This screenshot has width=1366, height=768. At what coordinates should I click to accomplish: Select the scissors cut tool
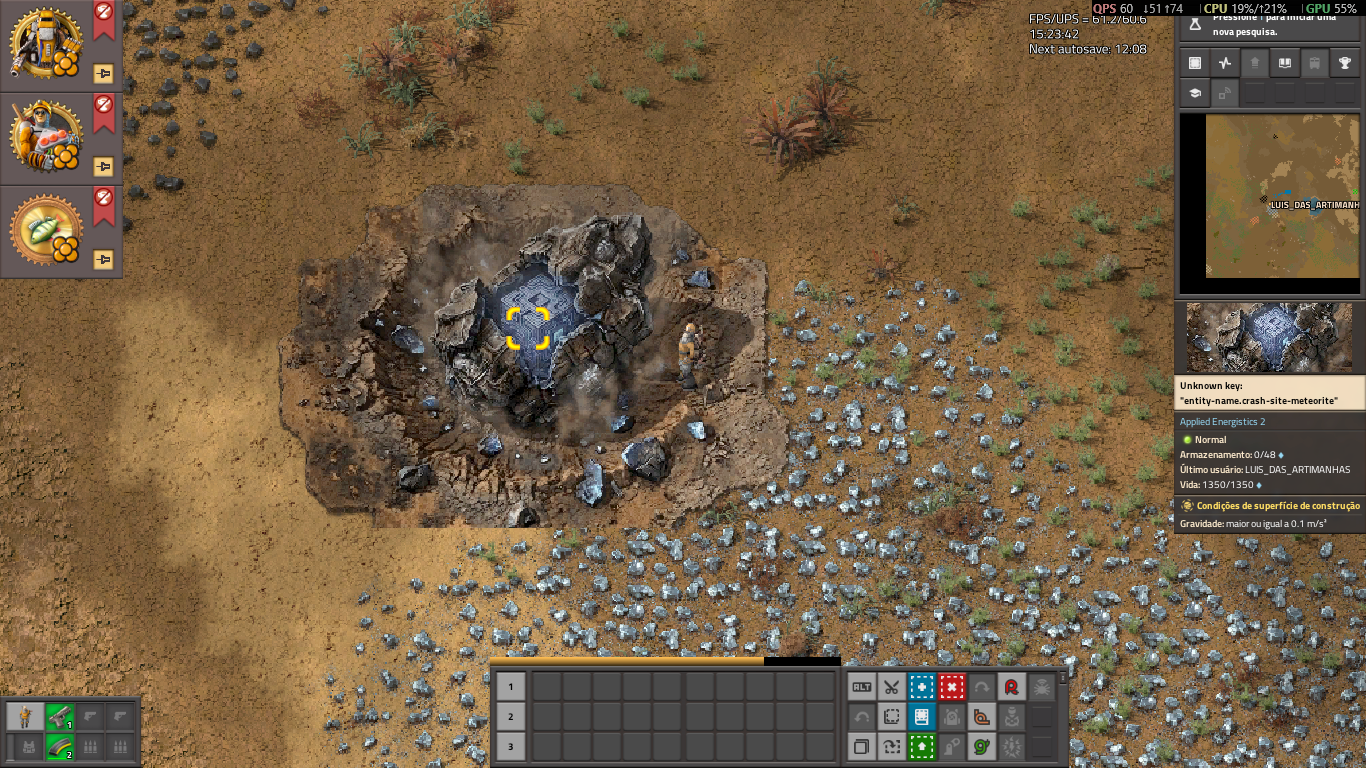click(892, 687)
